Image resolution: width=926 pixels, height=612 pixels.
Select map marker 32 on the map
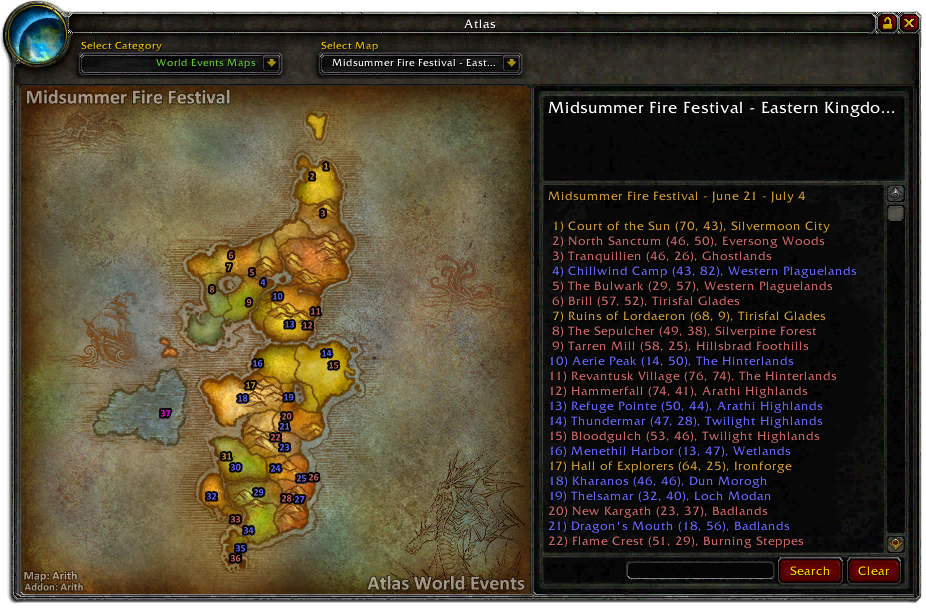[211, 496]
